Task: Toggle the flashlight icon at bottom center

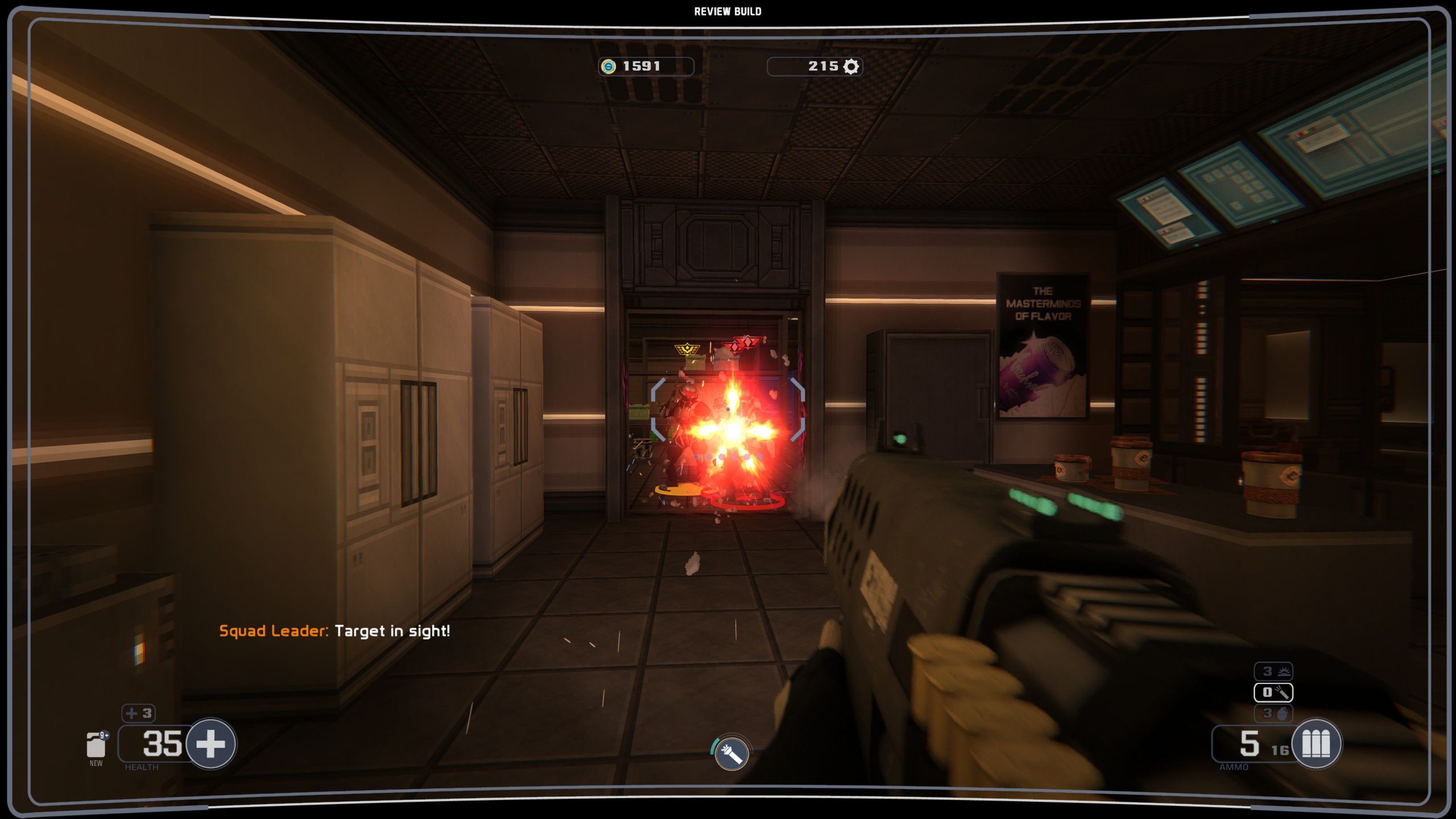Action: 731,754
